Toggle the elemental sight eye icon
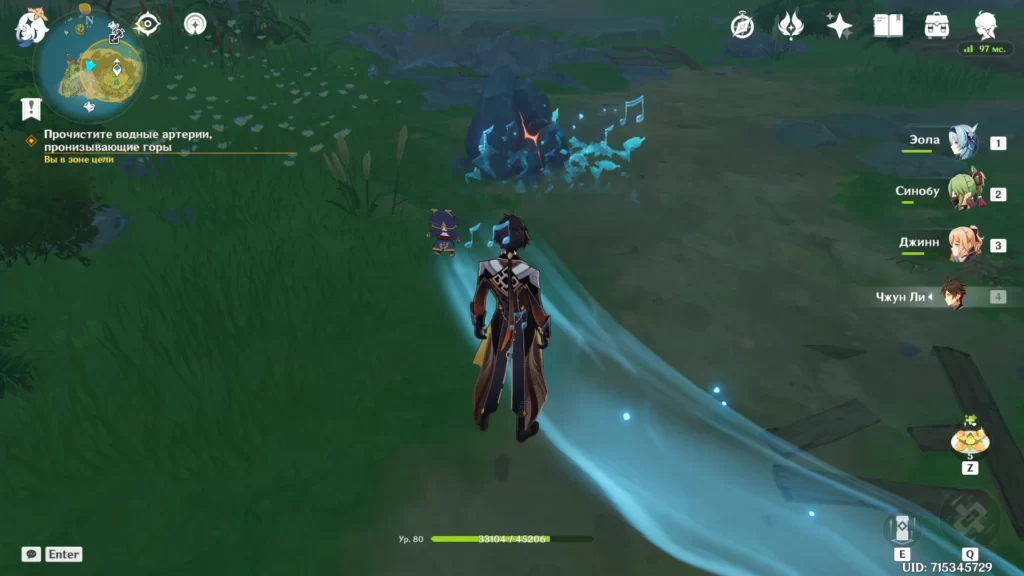The width and height of the screenshot is (1024, 576). (x=148, y=24)
